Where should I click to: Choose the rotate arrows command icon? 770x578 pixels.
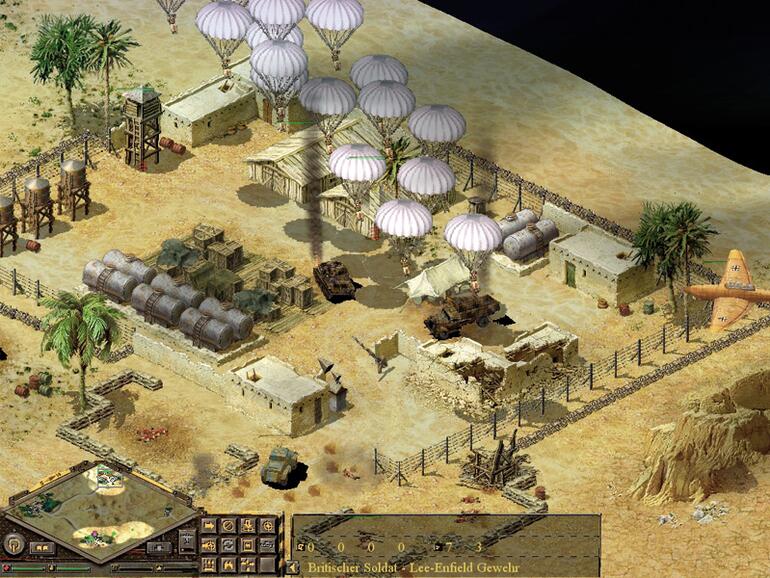click(229, 544)
